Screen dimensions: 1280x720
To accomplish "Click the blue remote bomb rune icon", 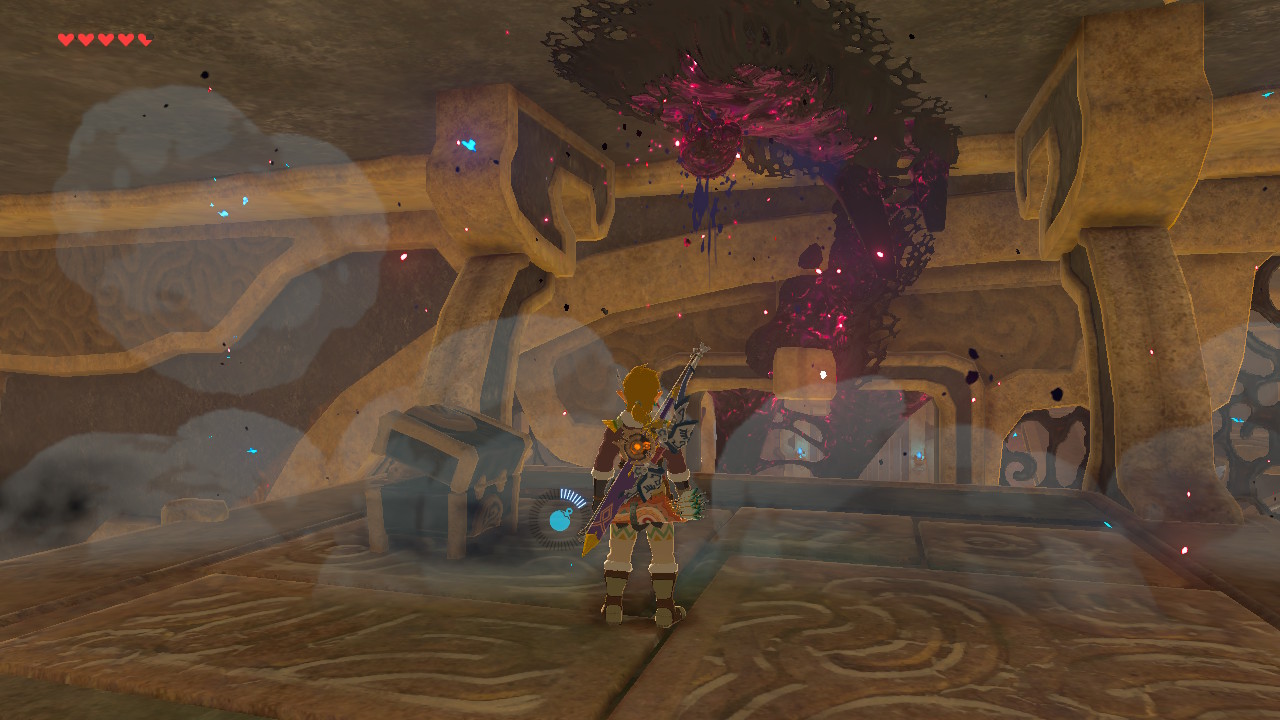I will 561,518.
